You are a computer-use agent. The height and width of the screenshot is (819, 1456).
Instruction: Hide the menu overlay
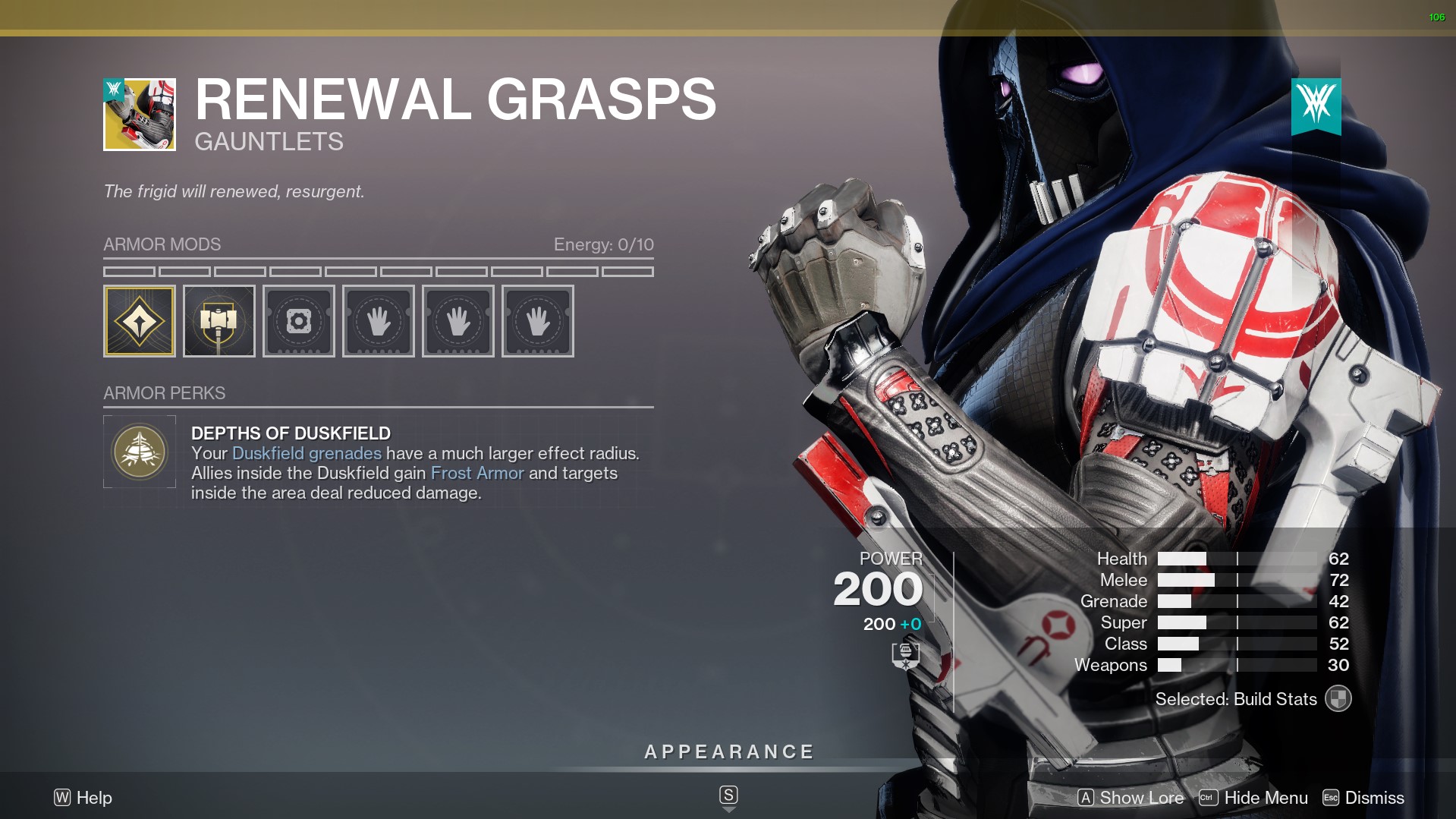(1253, 798)
